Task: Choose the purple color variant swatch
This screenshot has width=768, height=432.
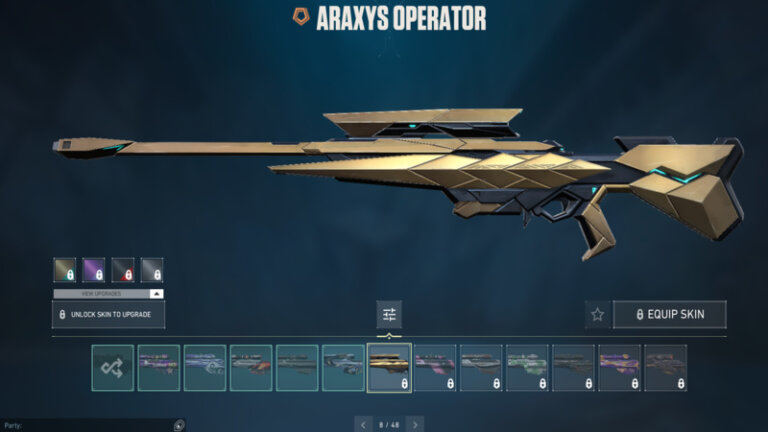Action: coord(94,269)
